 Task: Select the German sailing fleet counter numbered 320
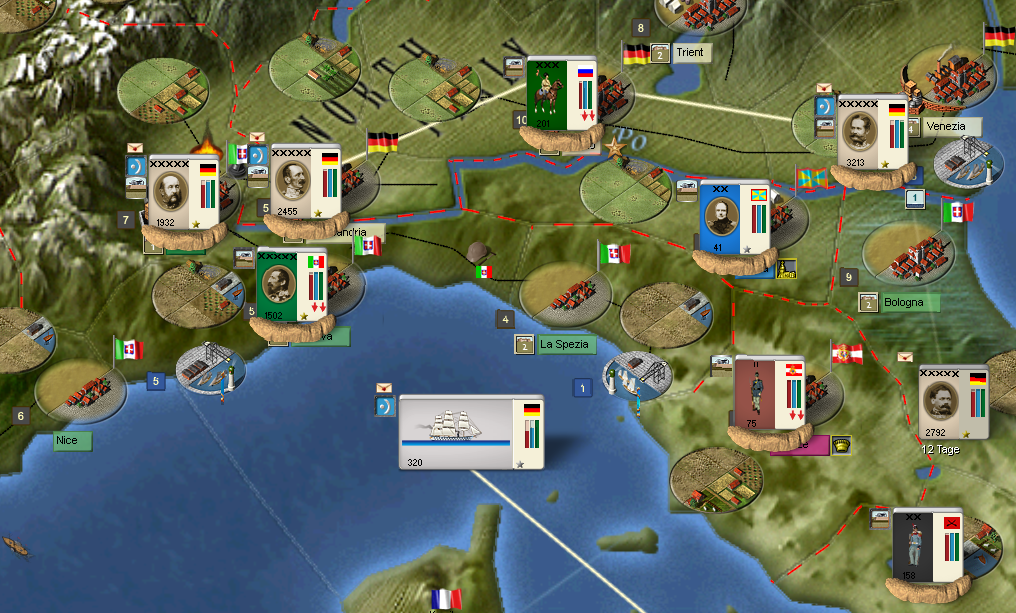[471, 432]
